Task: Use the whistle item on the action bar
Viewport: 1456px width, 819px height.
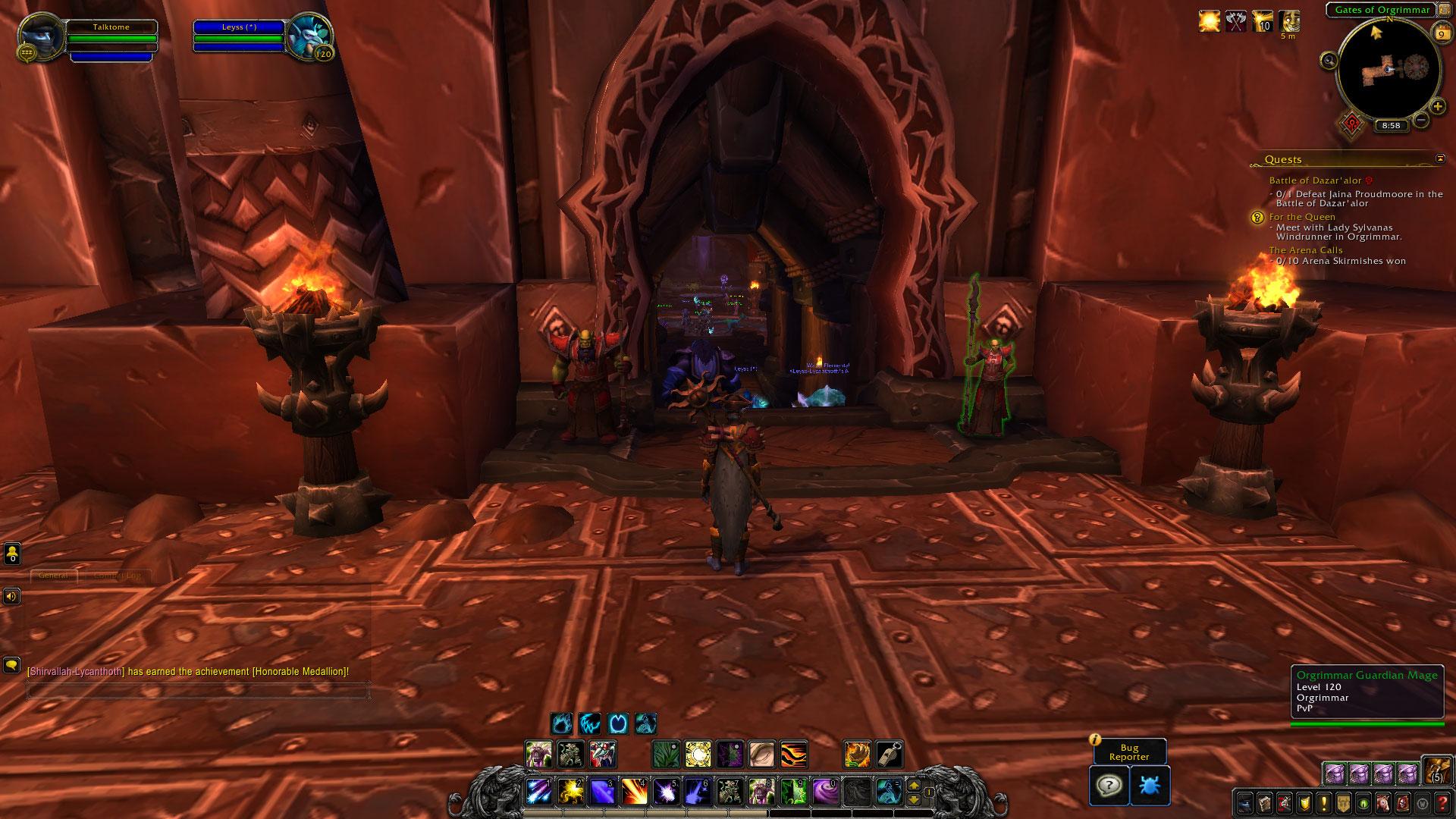Action: [889, 755]
